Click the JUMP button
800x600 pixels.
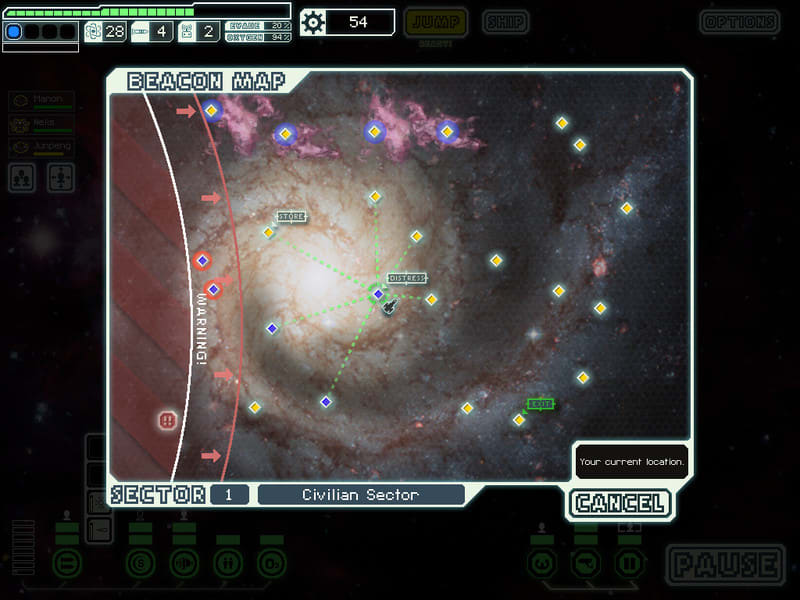click(x=434, y=22)
